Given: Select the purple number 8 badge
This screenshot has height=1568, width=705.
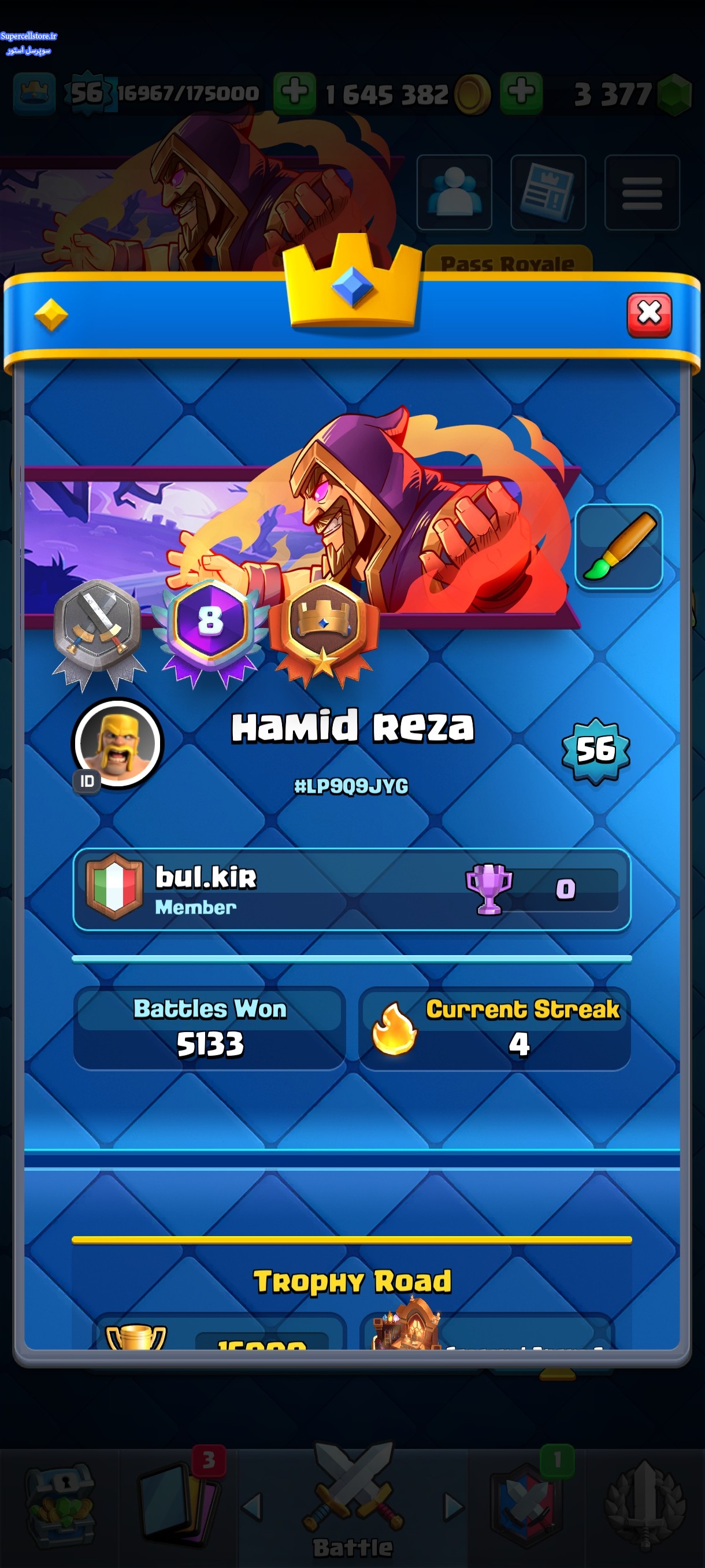Looking at the screenshot, I should [210, 624].
